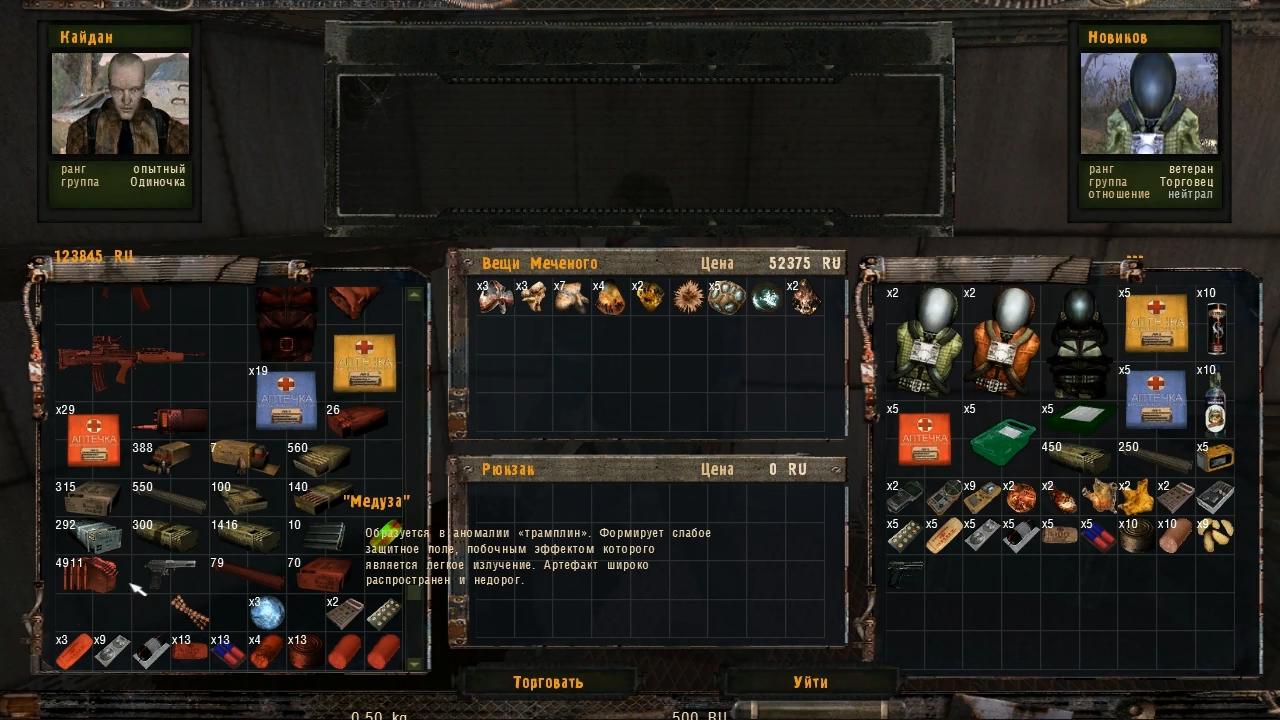Select the trader's black armored suit
This screenshot has height=720, width=1280.
coord(1078,341)
